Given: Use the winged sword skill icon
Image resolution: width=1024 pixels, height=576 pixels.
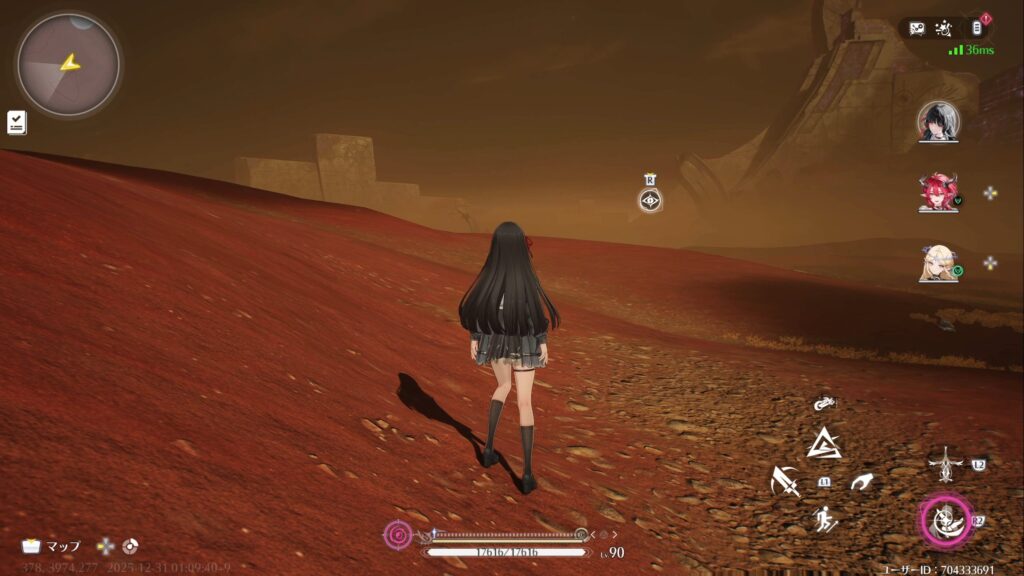Looking at the screenshot, I should coord(944,464).
